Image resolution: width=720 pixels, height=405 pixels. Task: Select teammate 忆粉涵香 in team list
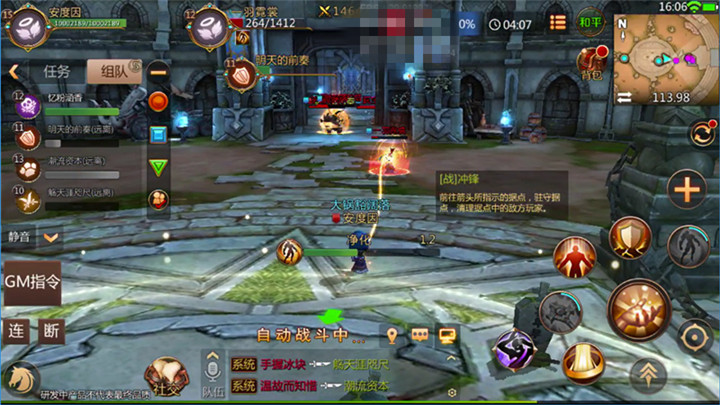(x=70, y=103)
